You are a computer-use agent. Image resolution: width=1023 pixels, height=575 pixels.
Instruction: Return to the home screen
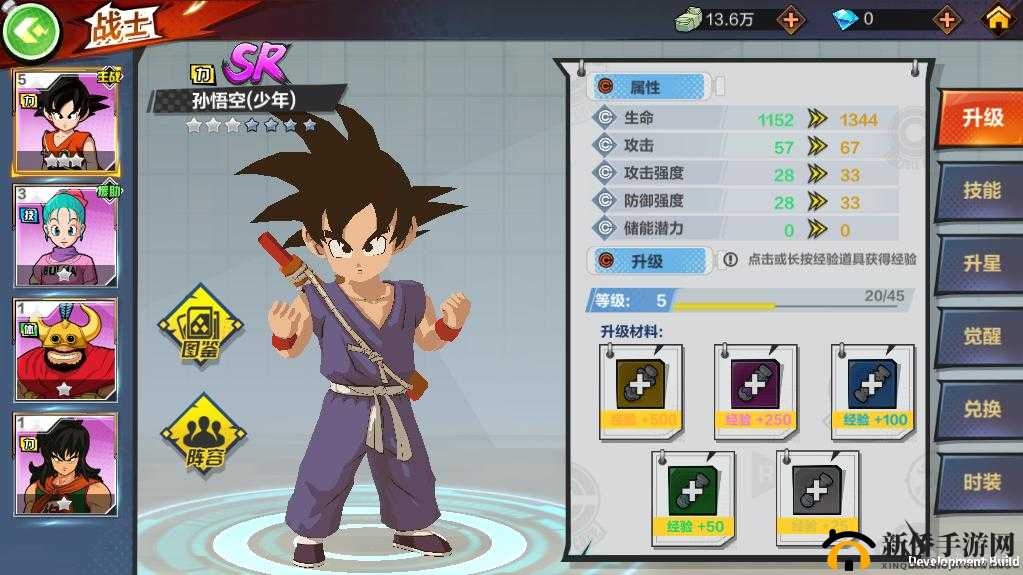pyautogui.click(x=997, y=19)
